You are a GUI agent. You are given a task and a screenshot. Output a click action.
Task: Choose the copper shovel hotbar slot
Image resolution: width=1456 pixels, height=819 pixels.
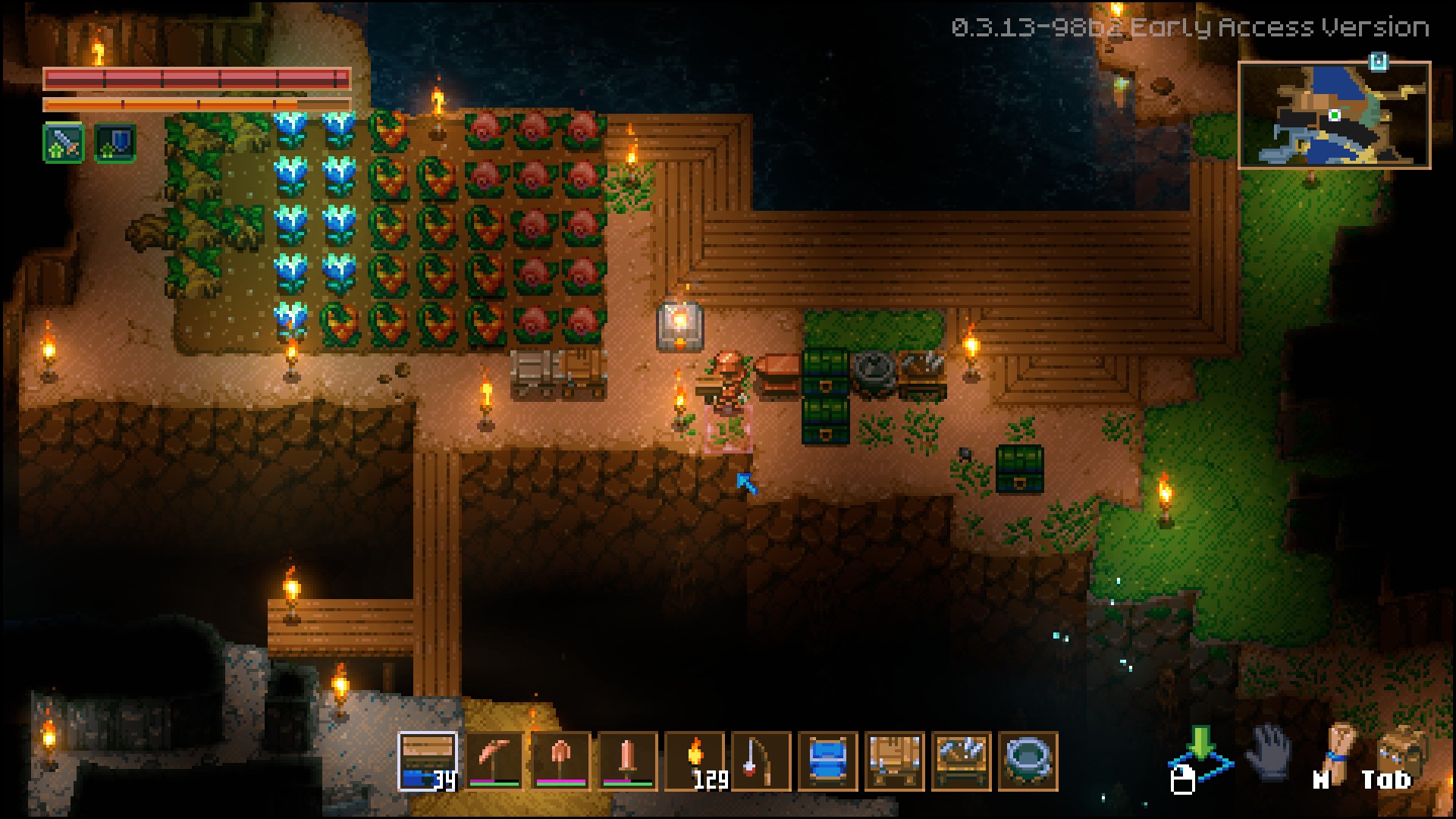point(561,761)
